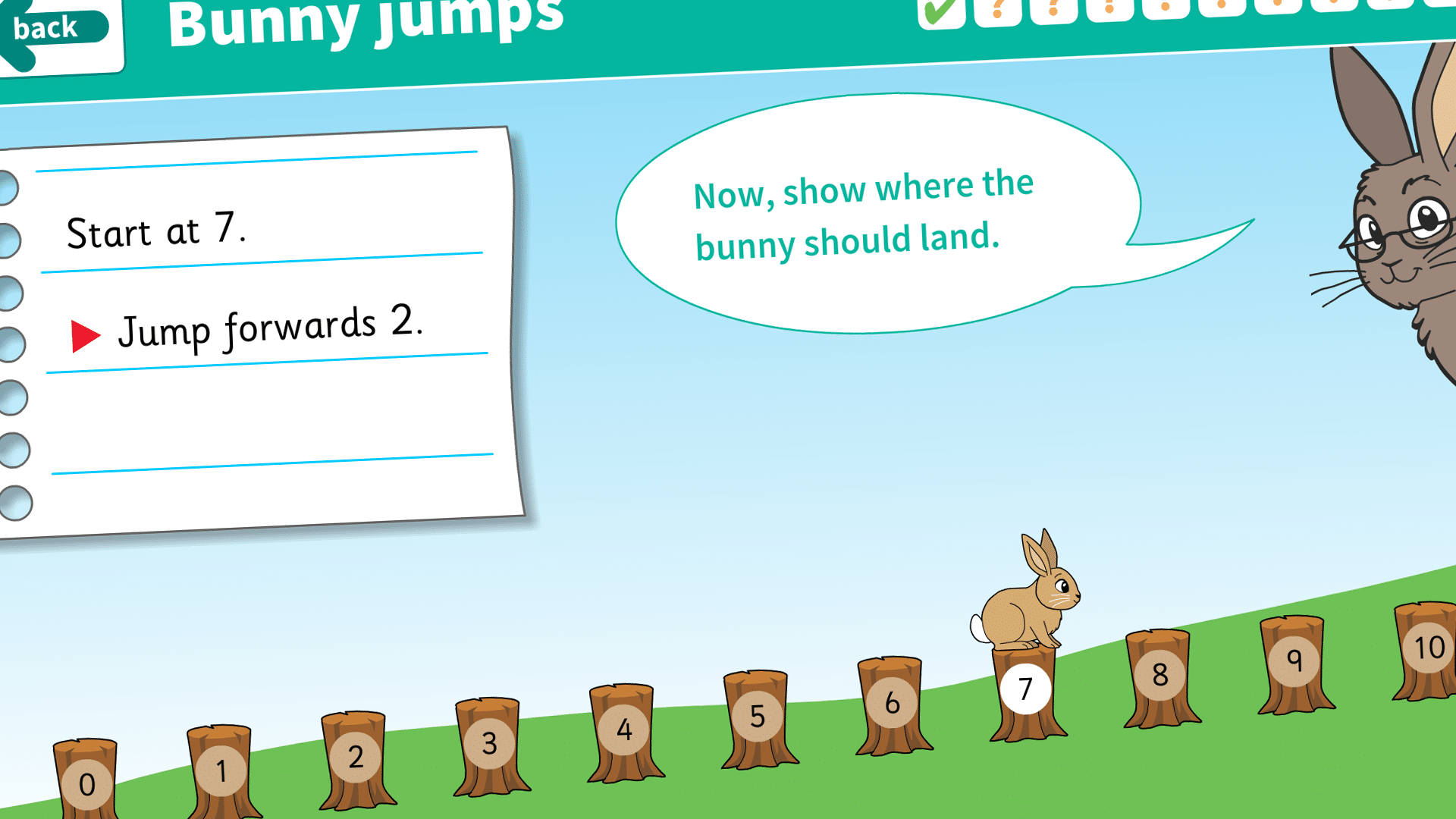This screenshot has width=1456, height=819.
Task: Select the first question mark progress square
Action: click(999, 11)
